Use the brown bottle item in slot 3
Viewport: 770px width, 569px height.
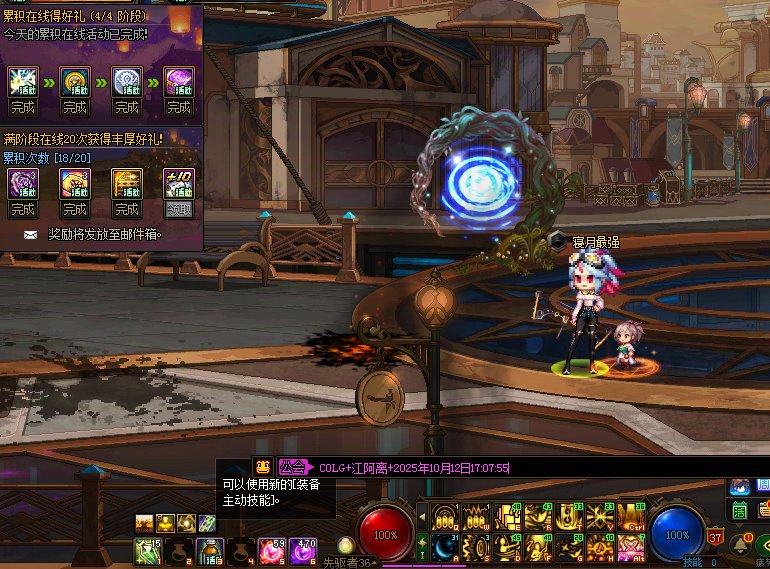point(209,549)
